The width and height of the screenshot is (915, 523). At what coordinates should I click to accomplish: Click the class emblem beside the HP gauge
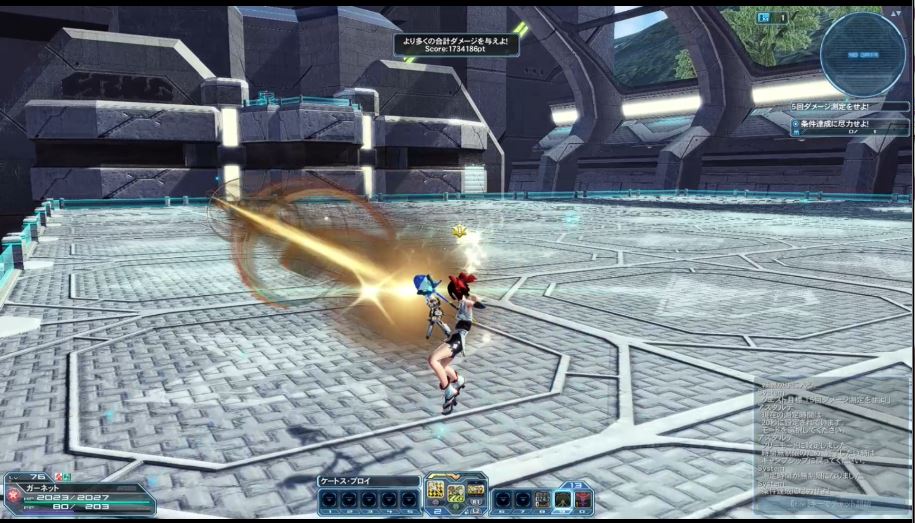pos(13,494)
